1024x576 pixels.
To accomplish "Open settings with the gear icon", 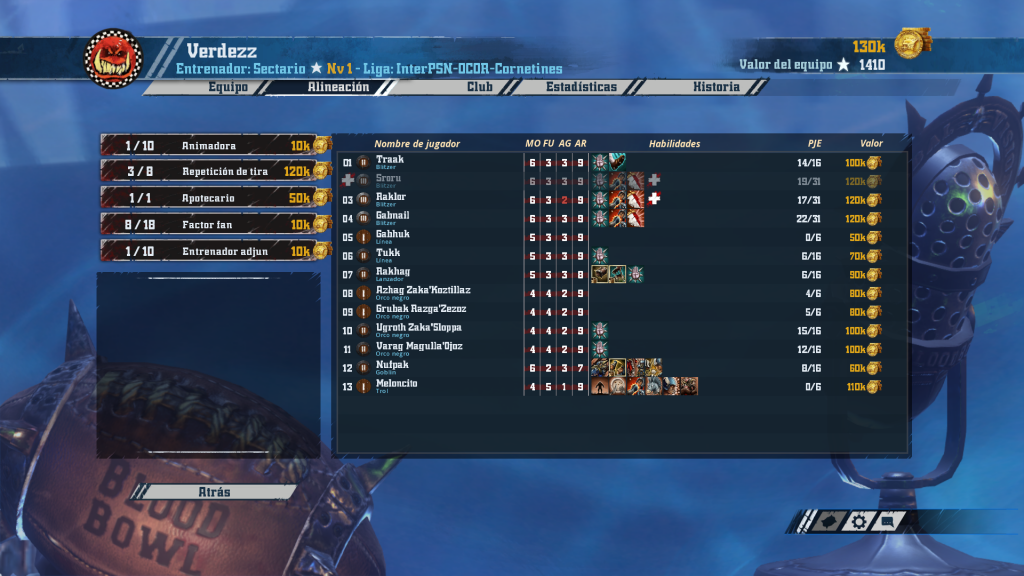I will [x=859, y=521].
